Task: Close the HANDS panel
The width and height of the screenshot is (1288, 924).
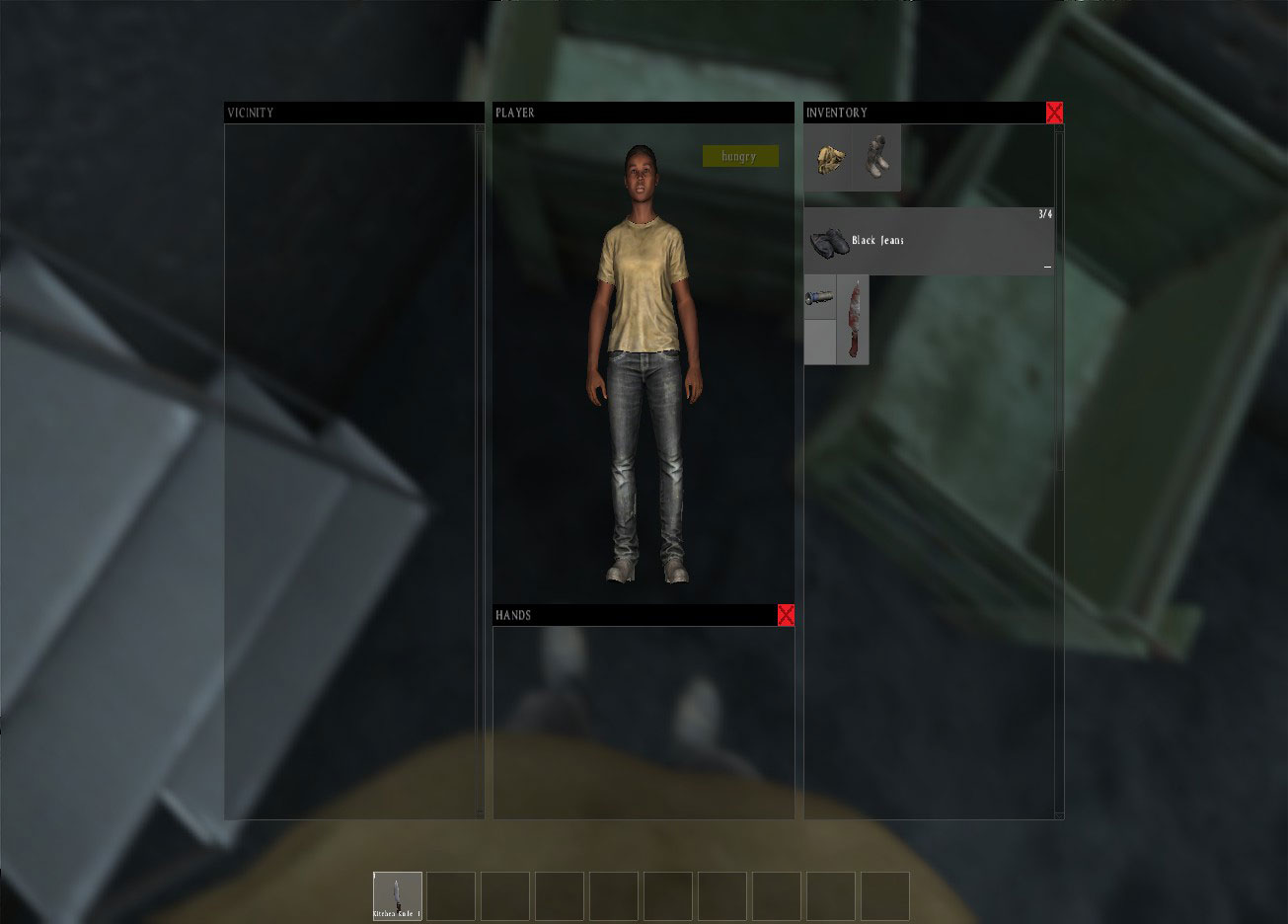Action: click(786, 614)
